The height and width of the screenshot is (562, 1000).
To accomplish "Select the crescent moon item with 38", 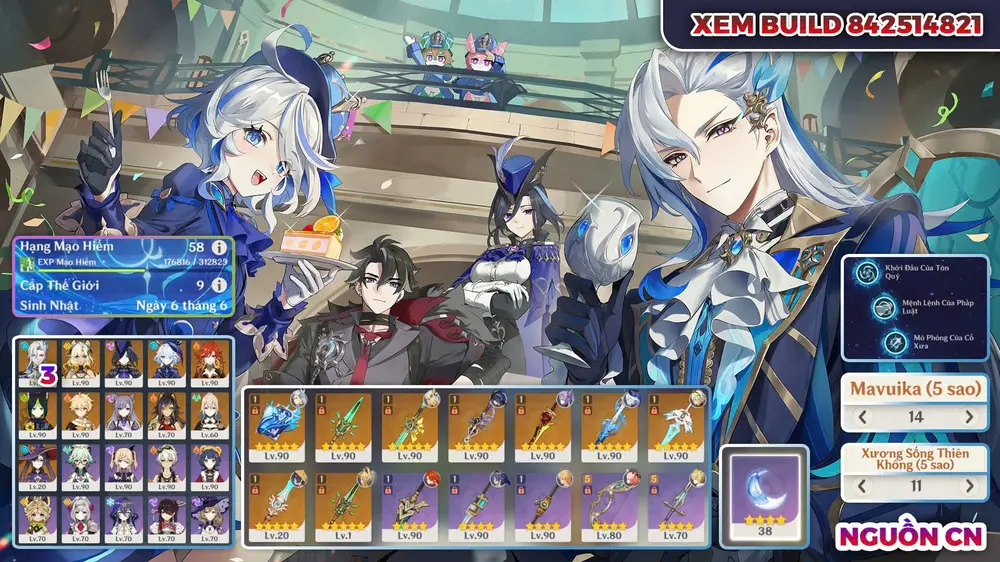I will [763, 491].
